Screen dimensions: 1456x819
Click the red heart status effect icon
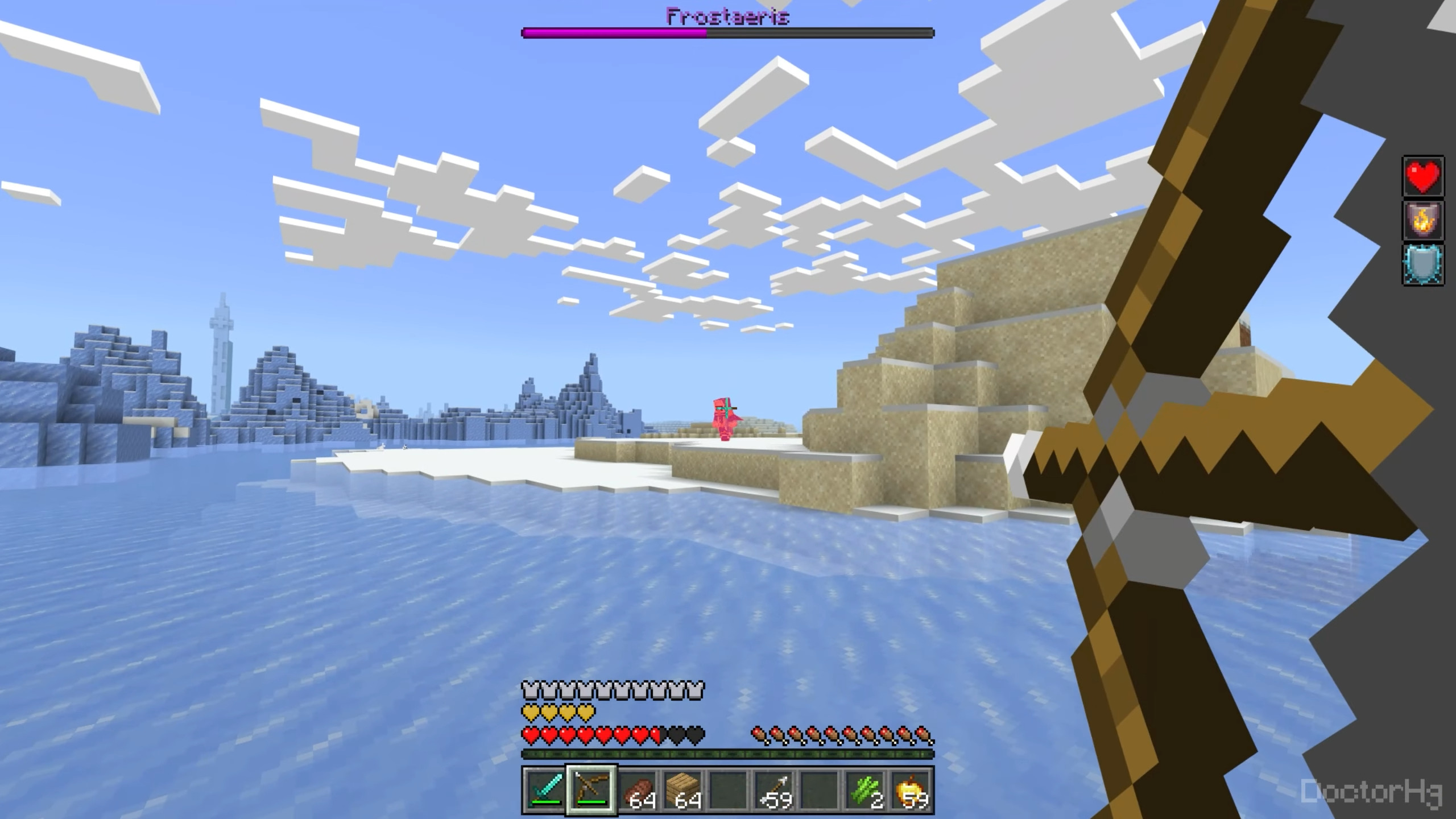click(1423, 176)
